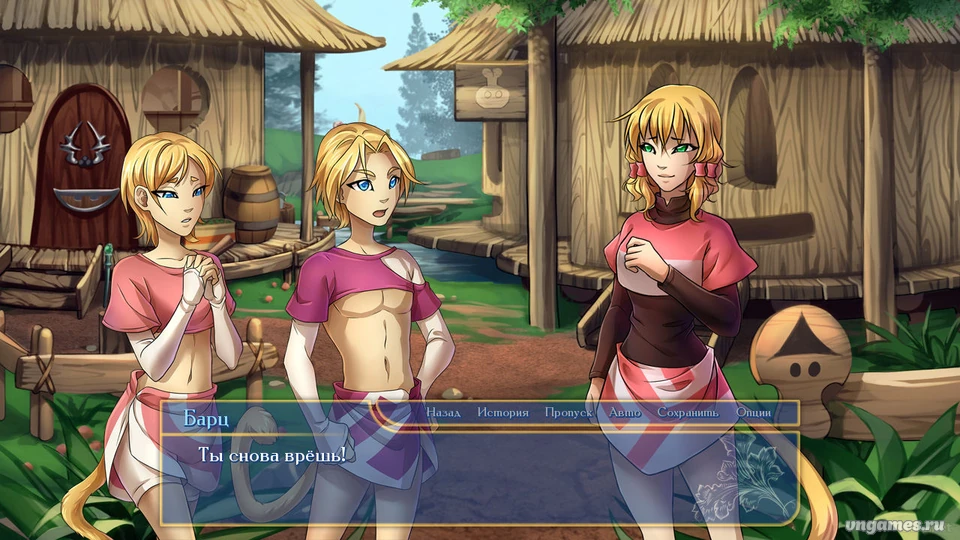Open the Опции settings menu
960x540 pixels.
(753, 413)
